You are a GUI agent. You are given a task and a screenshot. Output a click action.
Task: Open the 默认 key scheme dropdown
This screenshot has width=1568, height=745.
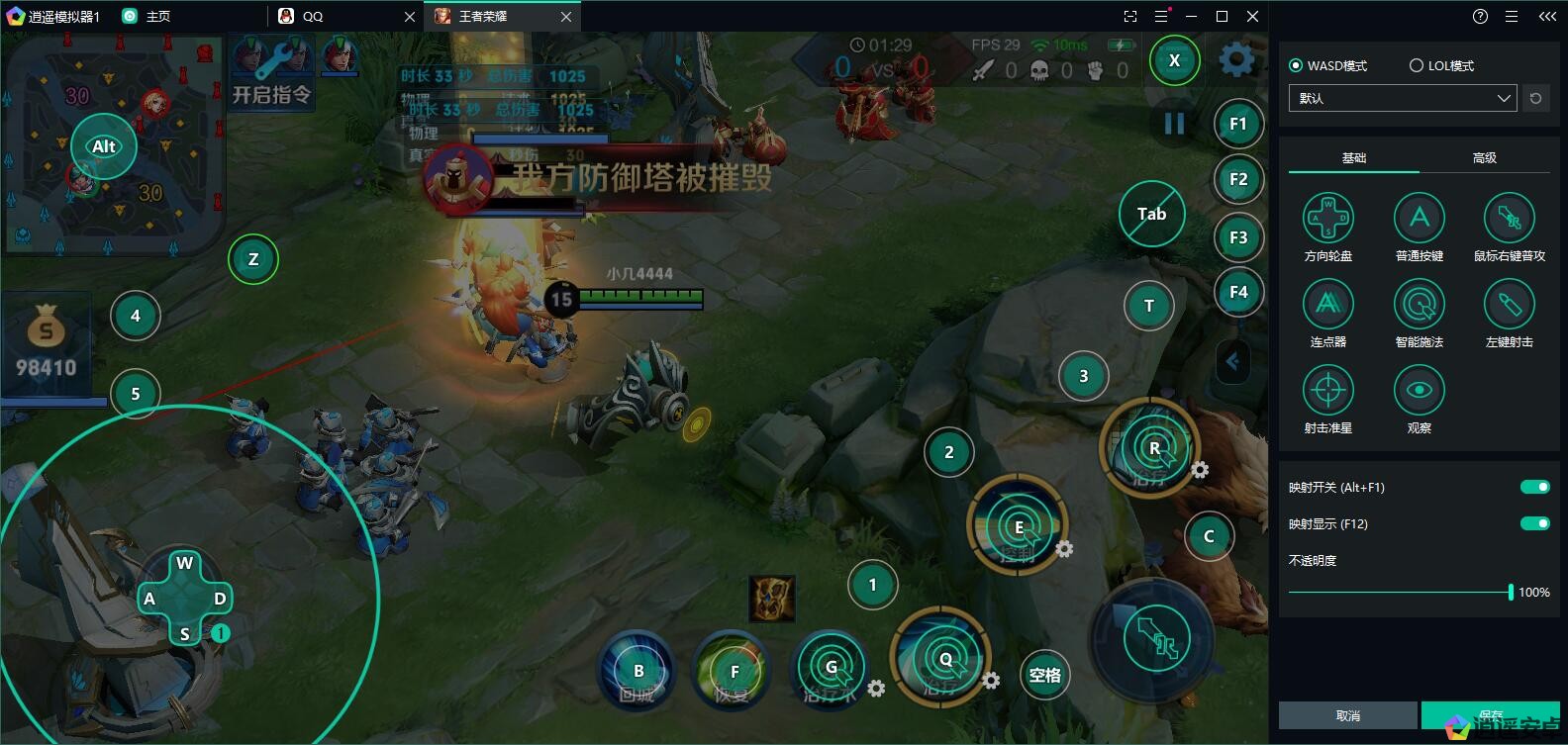tap(1402, 98)
